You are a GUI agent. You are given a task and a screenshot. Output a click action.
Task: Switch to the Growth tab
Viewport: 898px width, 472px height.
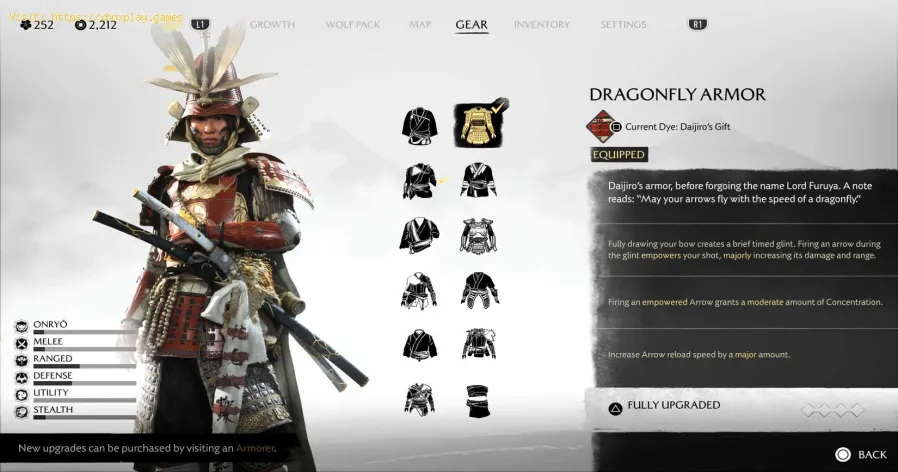tap(272, 24)
